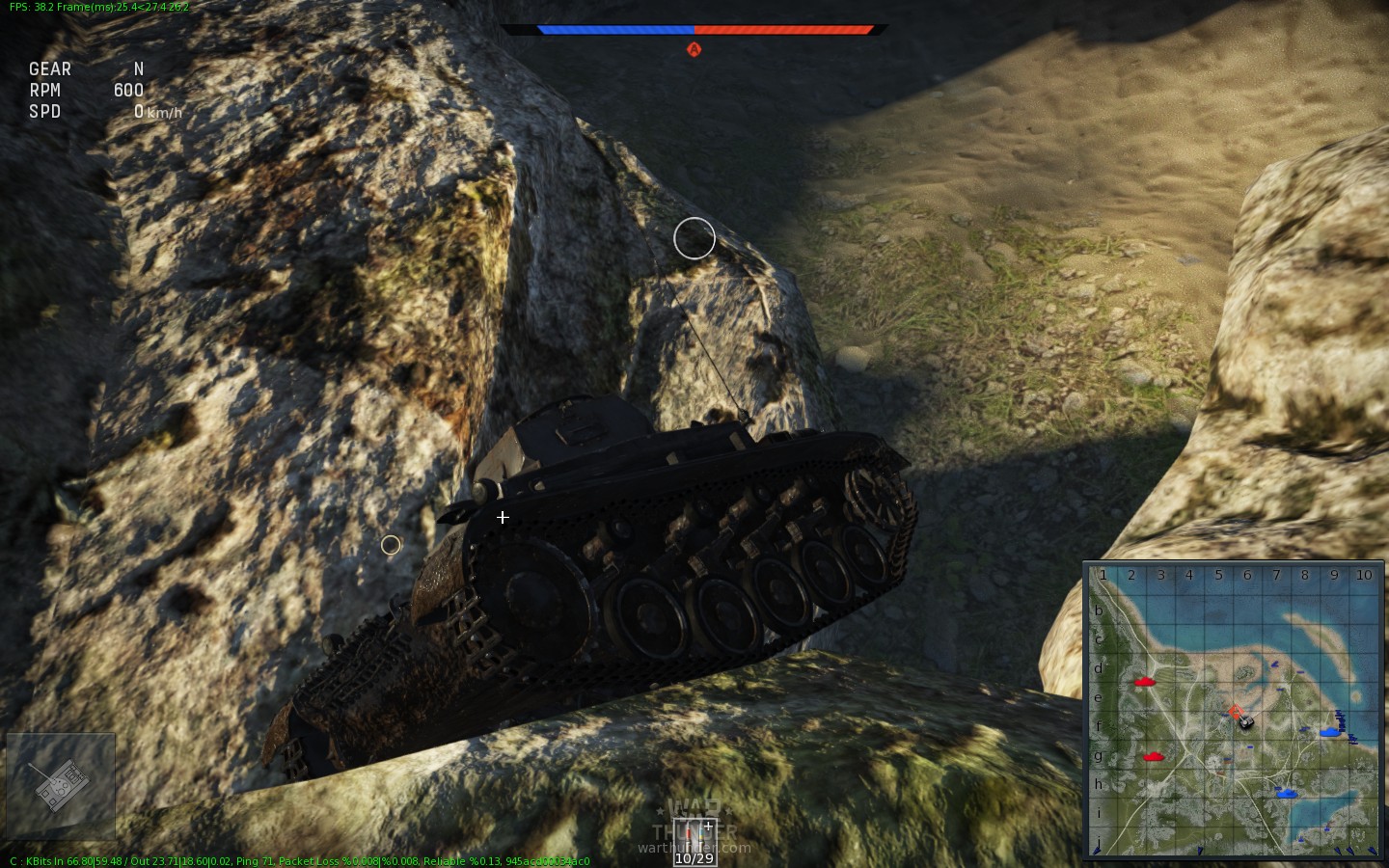The image size is (1389, 868).
Task: Click the tank damage status panel
Action: tap(61, 785)
